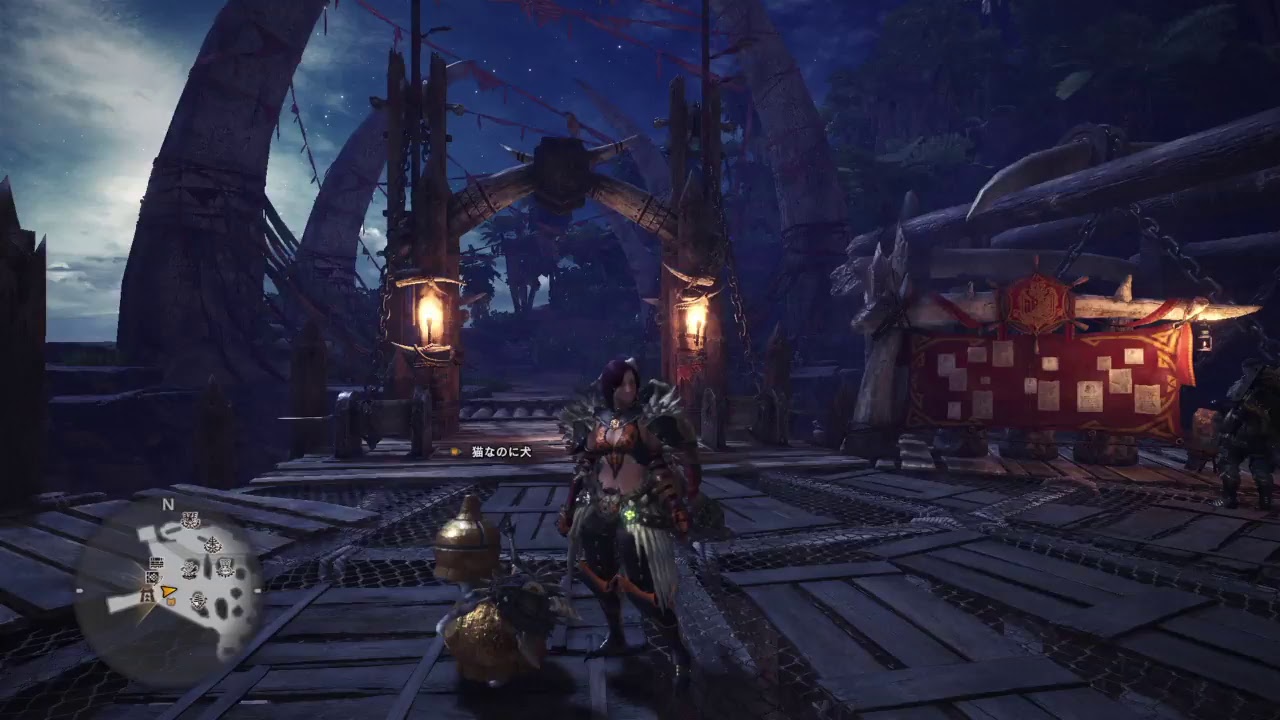Click the orange quest board marker on the minimap

tap(171, 601)
